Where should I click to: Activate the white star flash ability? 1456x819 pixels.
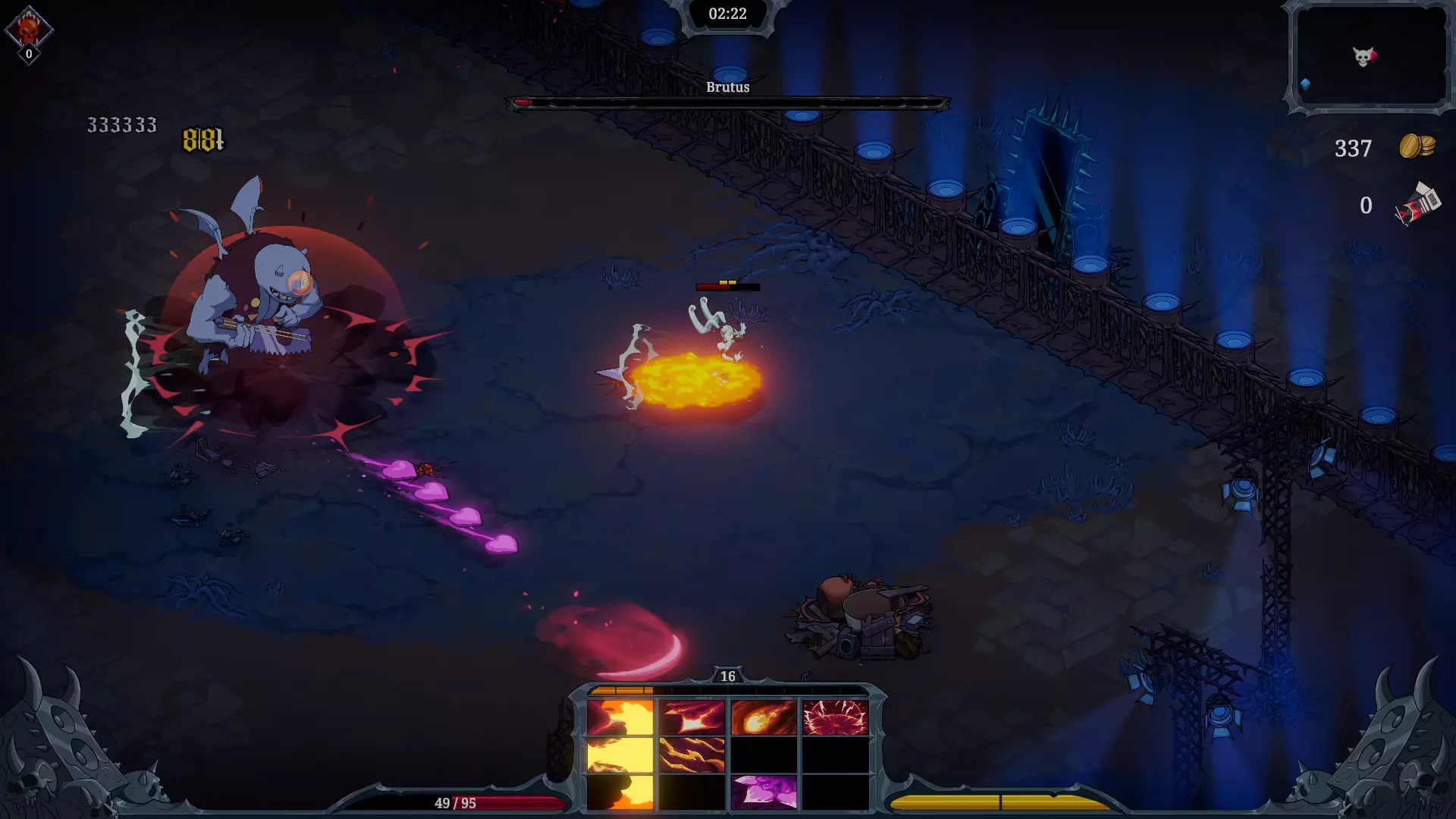[692, 717]
